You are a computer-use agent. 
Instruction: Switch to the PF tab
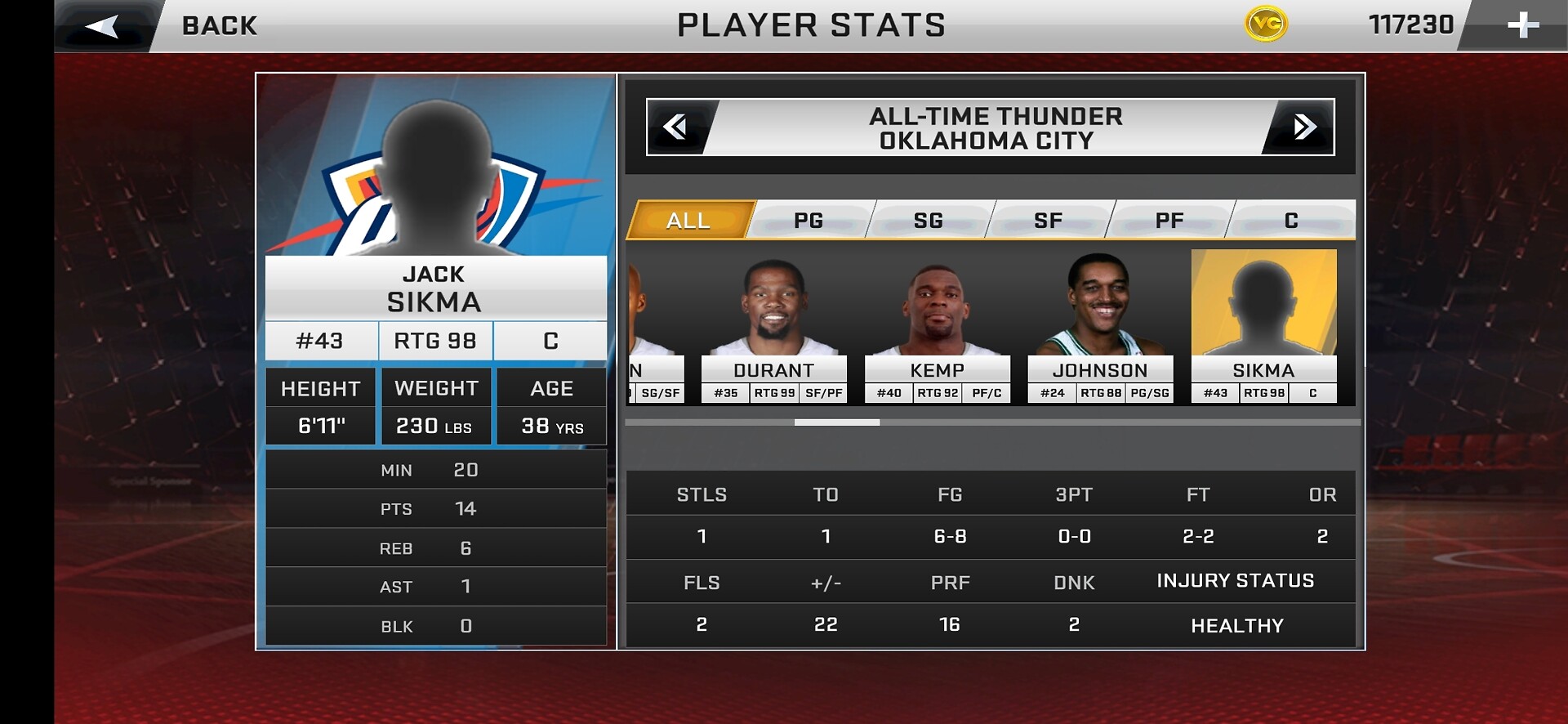1169,221
